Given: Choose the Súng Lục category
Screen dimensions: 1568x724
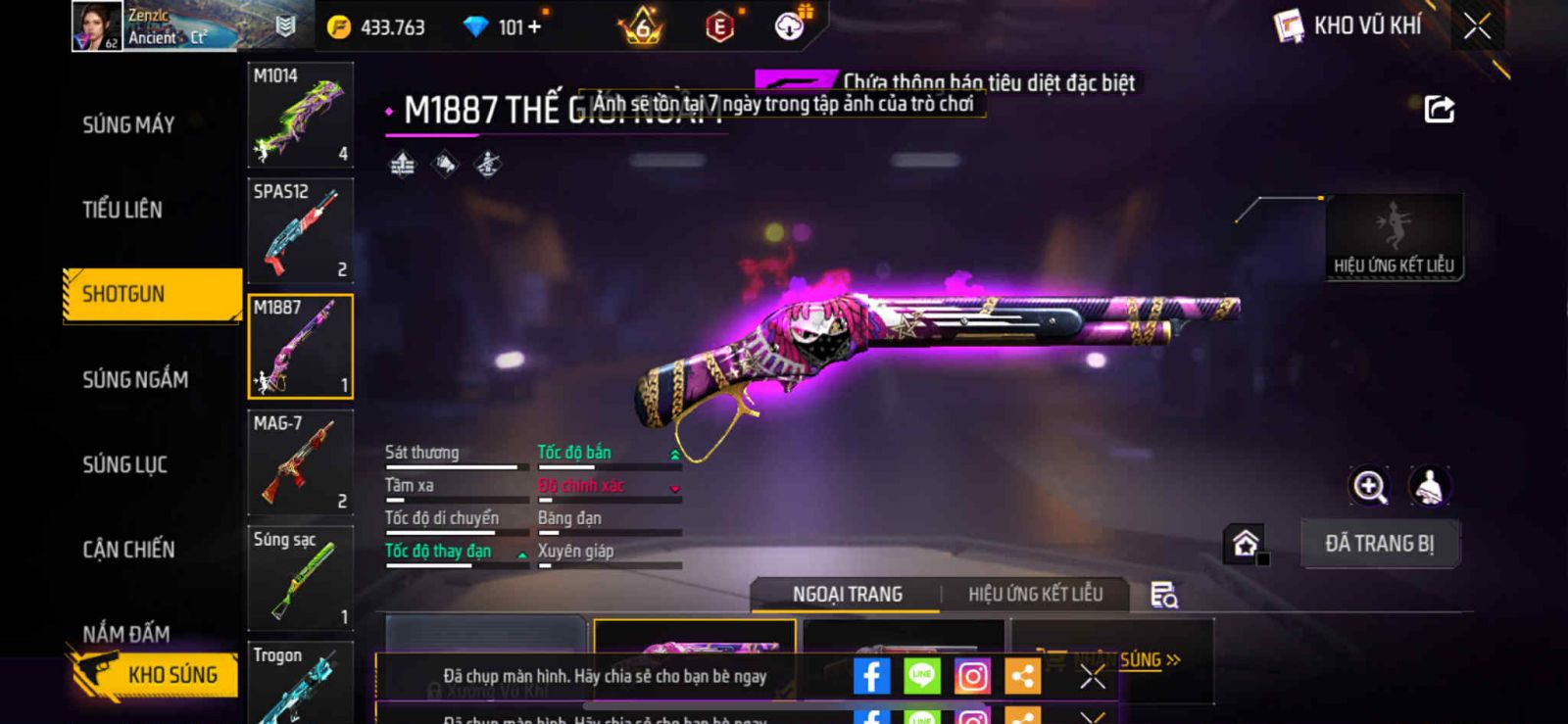Looking at the screenshot, I should point(124,464).
